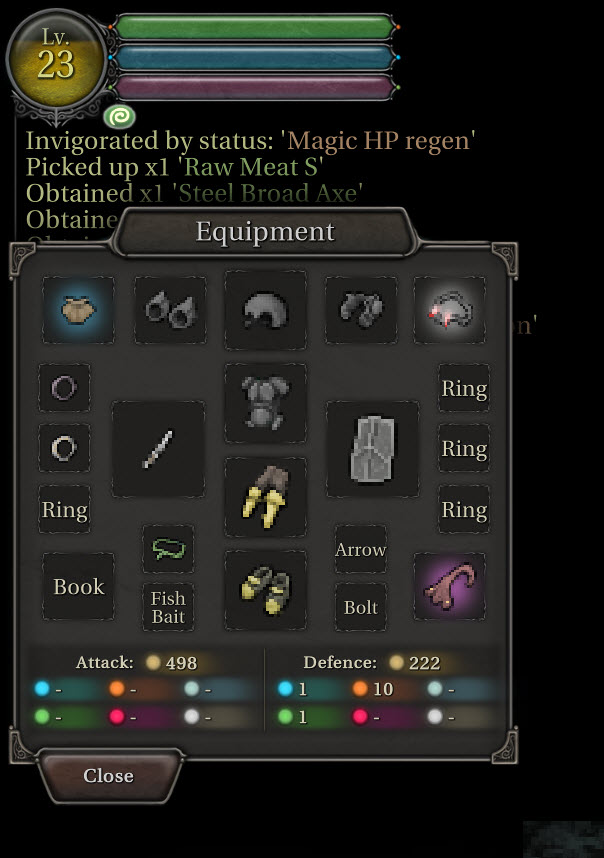This screenshot has height=858, width=604.
Task: Select the empty Arrow slot
Action: coord(360,549)
